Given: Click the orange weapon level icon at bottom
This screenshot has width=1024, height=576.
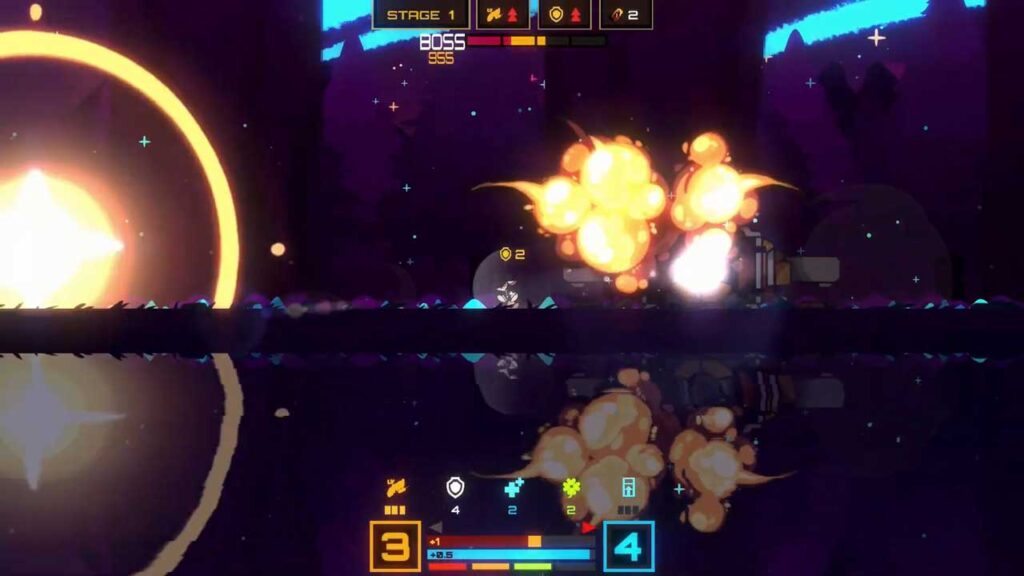Looking at the screenshot, I should coord(396,489).
